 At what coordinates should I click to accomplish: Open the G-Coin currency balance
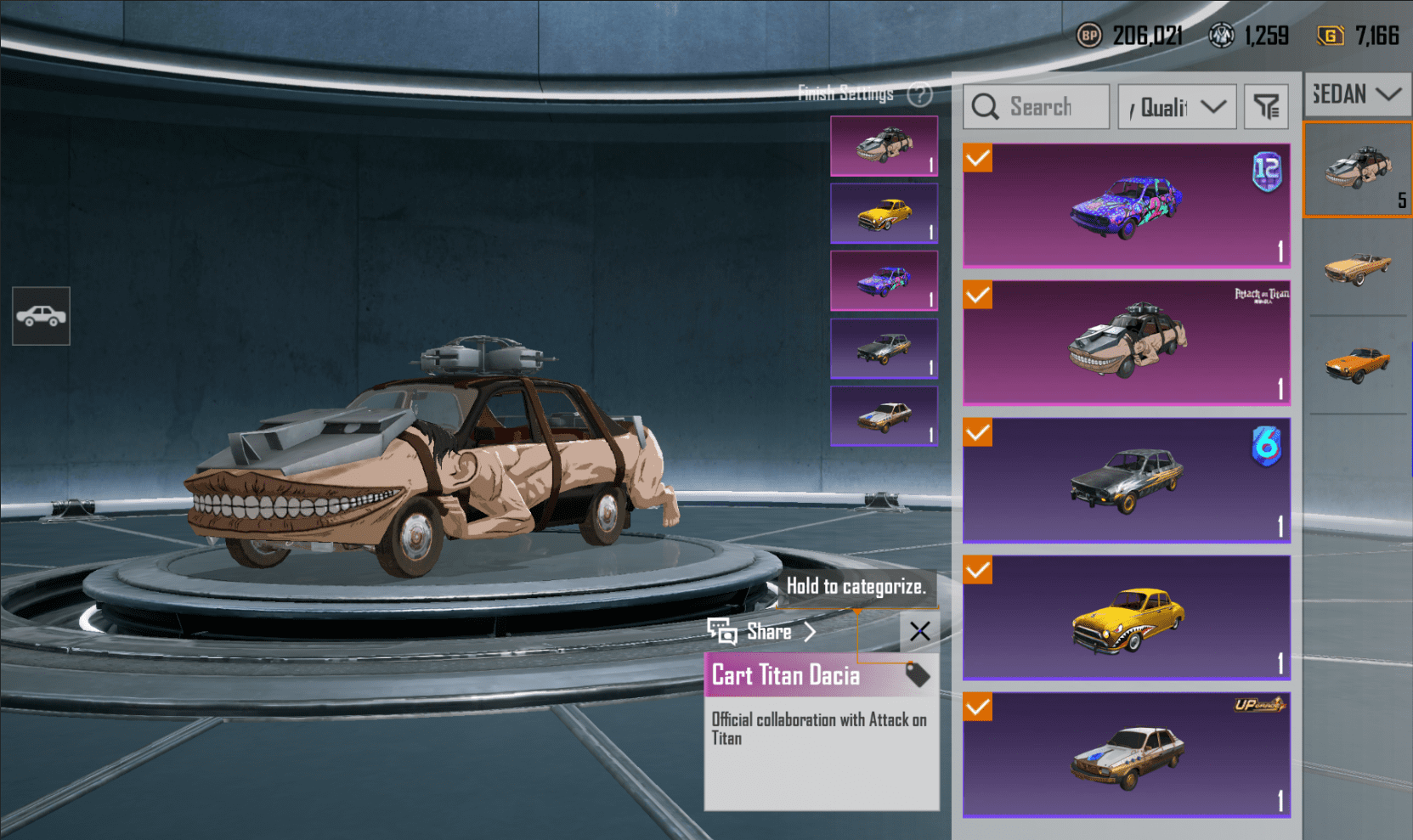(1358, 36)
